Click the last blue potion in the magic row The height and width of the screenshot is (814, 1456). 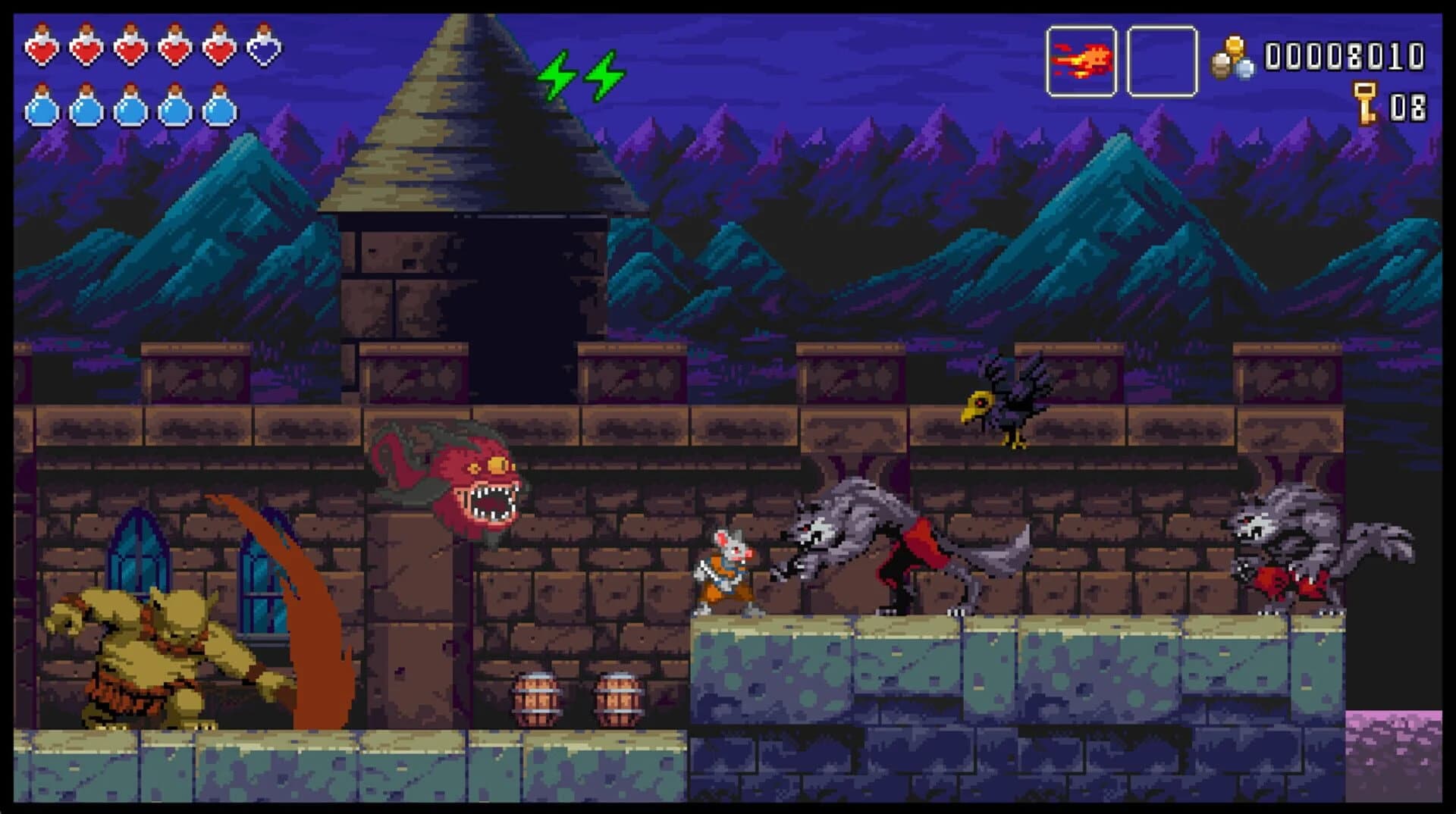(x=218, y=110)
